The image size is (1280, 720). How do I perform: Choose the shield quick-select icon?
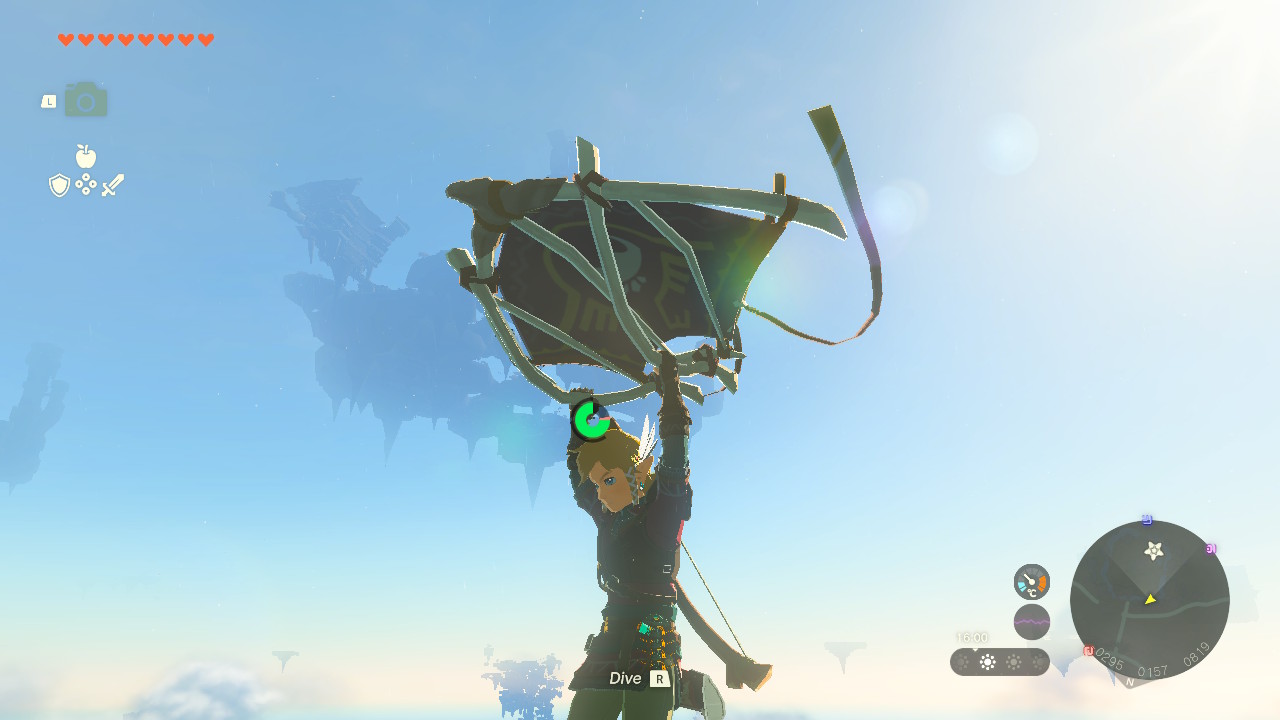[x=60, y=185]
